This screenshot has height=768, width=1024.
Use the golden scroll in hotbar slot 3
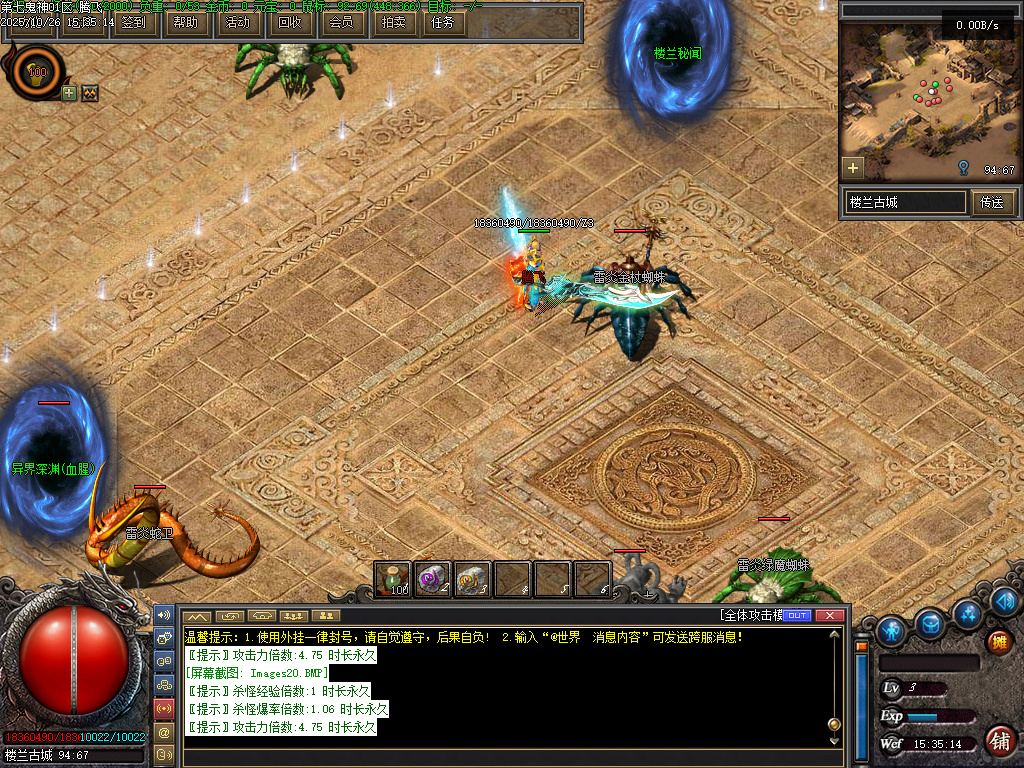coord(472,579)
